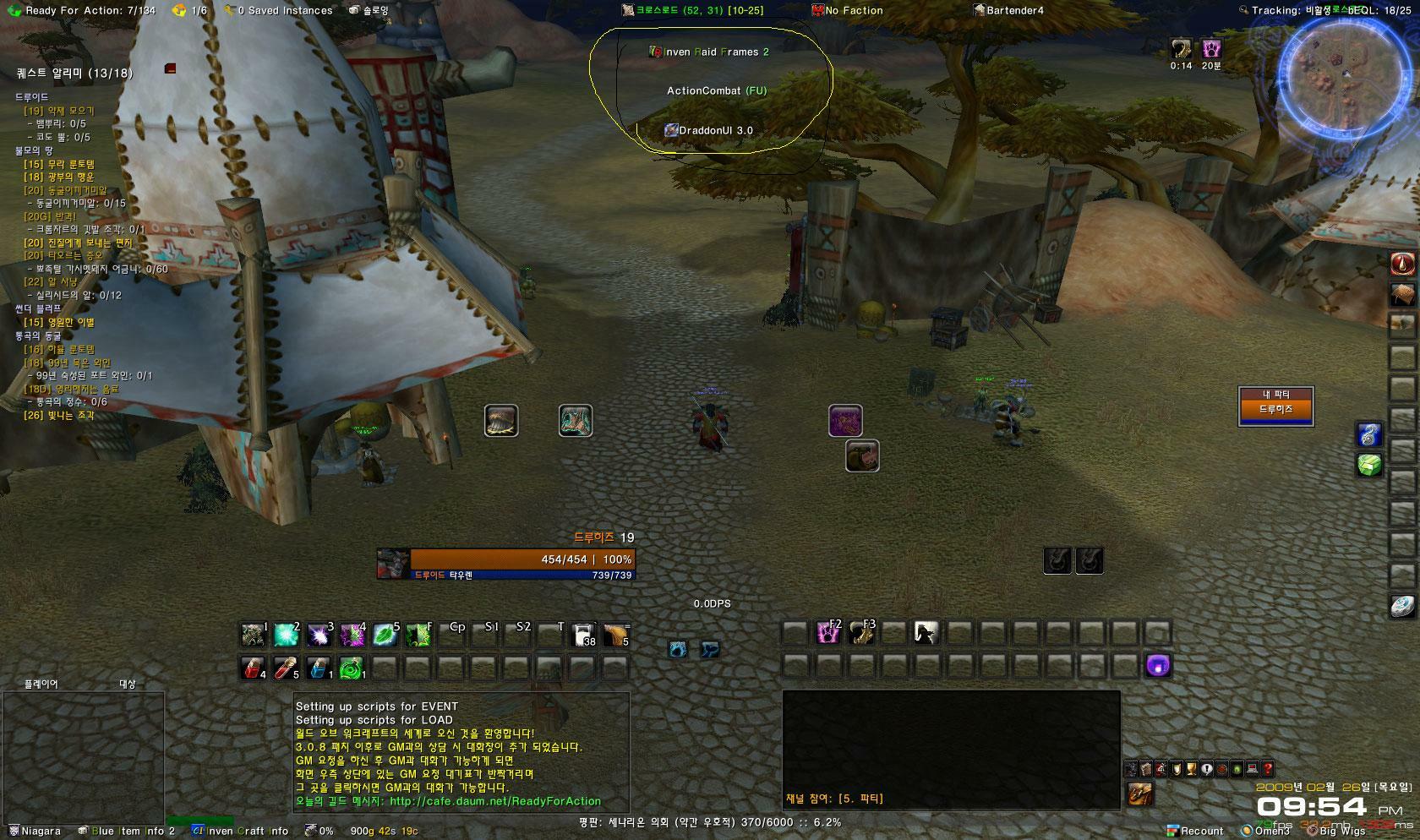
Task: Cast the teal glowing spell on slot 2
Action: pos(287,635)
